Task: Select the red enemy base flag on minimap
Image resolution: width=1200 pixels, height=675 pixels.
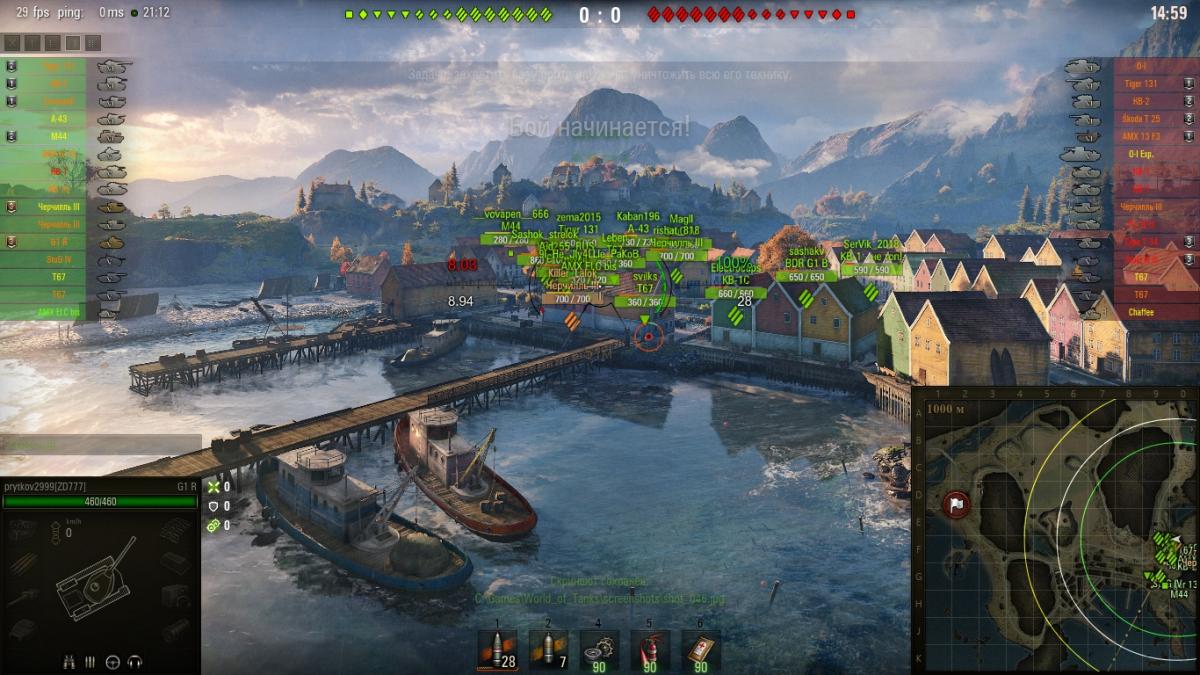Action: 955,503
